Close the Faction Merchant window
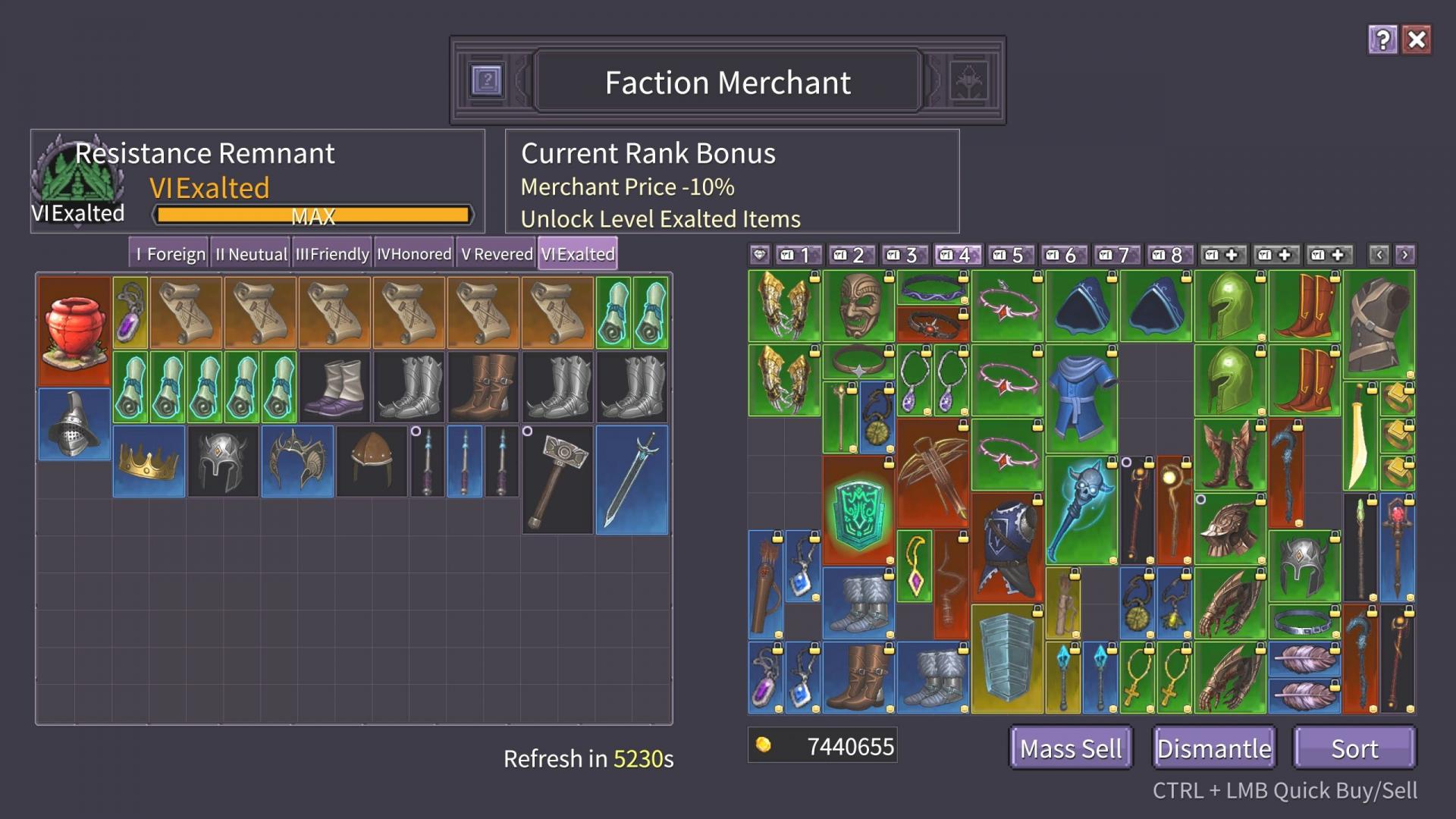The width and height of the screenshot is (1456, 819). (x=1417, y=40)
